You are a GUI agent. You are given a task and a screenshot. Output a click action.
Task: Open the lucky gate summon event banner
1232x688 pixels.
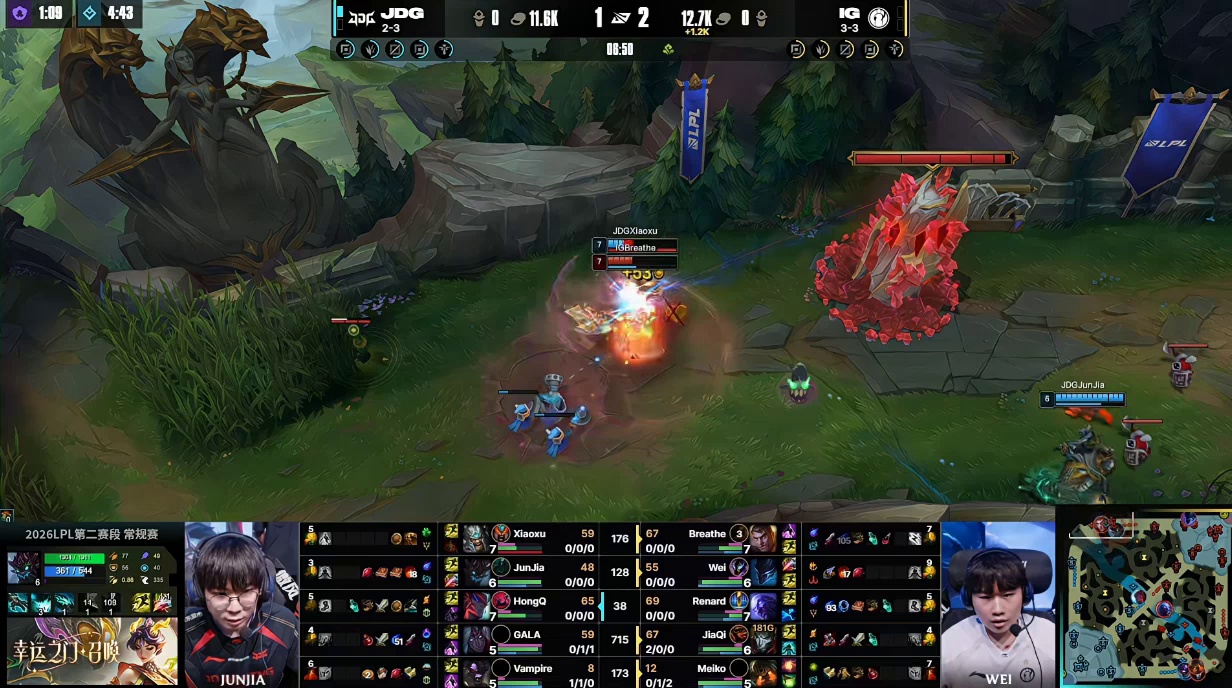point(92,651)
